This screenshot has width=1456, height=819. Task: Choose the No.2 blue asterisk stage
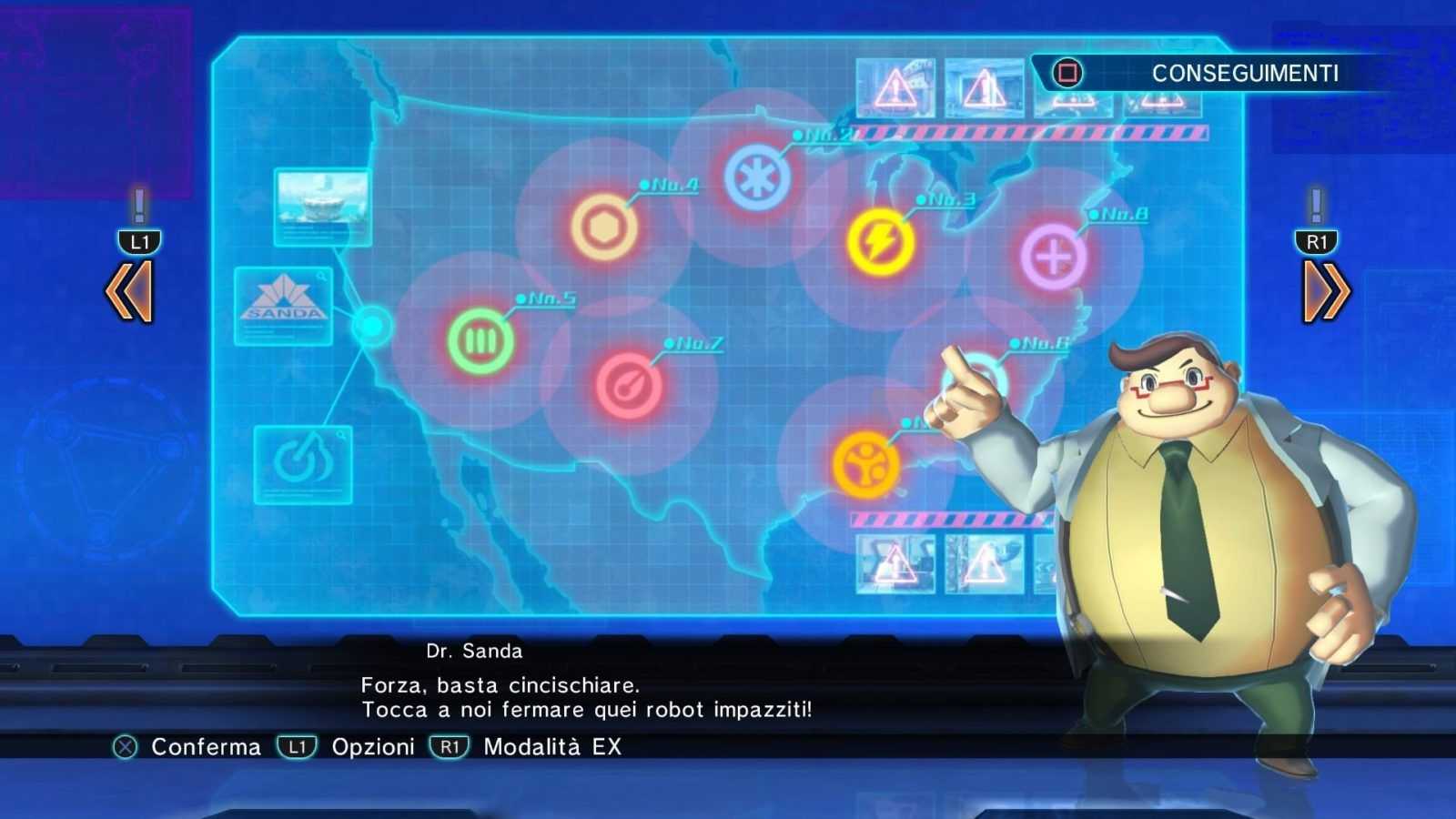[757, 178]
